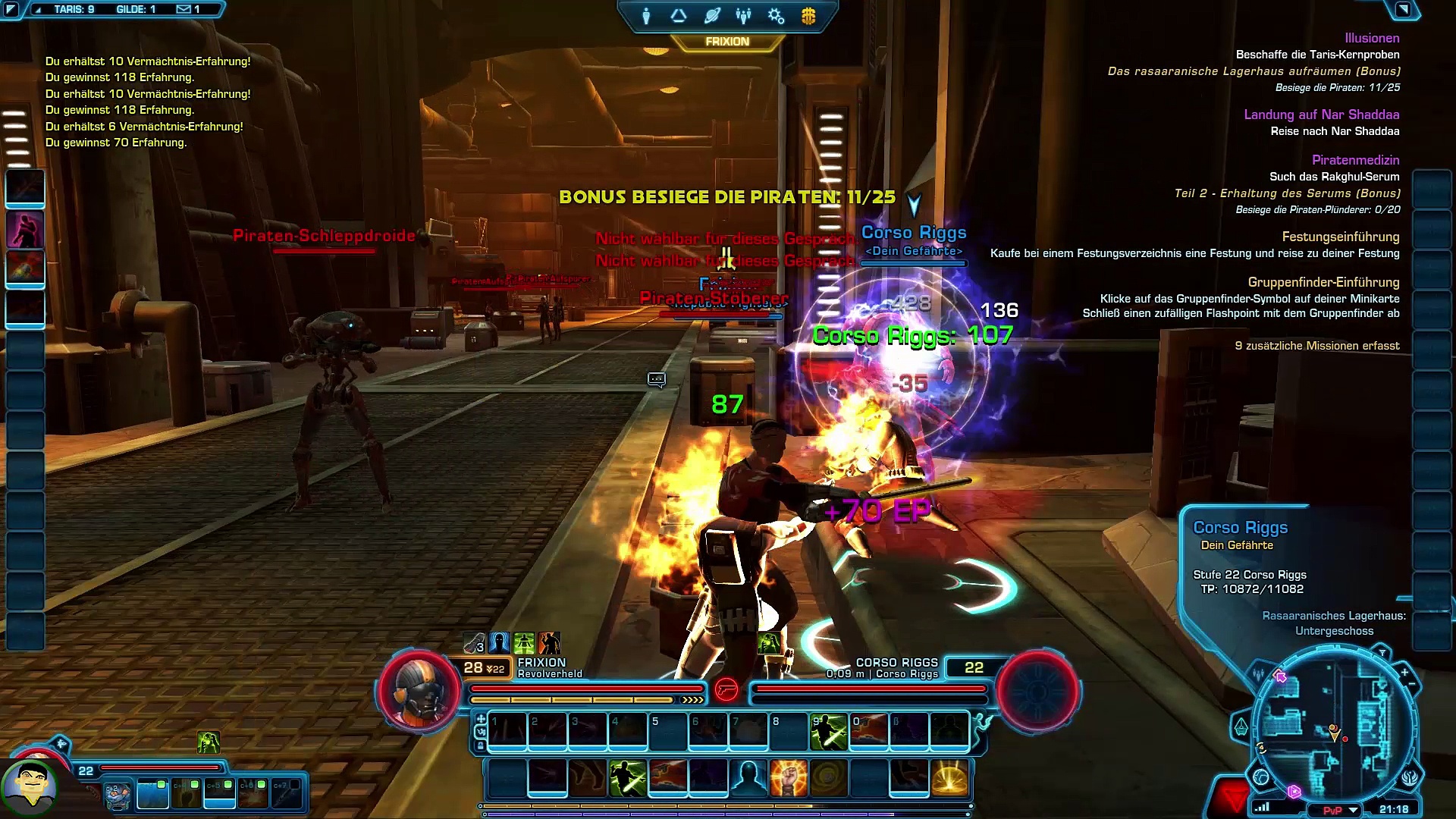The image size is (1456, 819).
Task: Open the planet menu in top bar
Action: [x=711, y=16]
